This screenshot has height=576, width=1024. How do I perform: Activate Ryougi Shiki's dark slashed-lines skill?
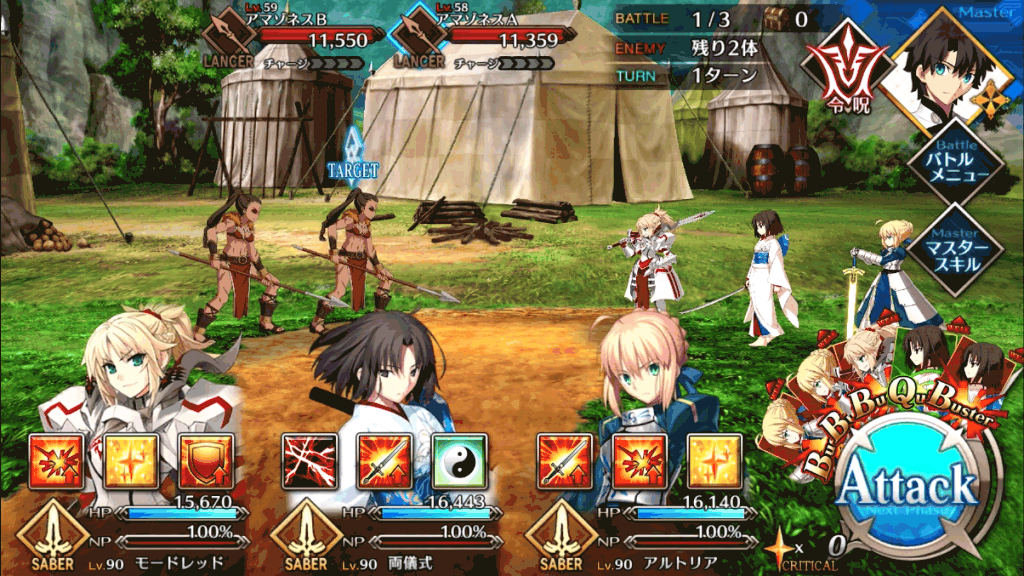click(x=306, y=460)
